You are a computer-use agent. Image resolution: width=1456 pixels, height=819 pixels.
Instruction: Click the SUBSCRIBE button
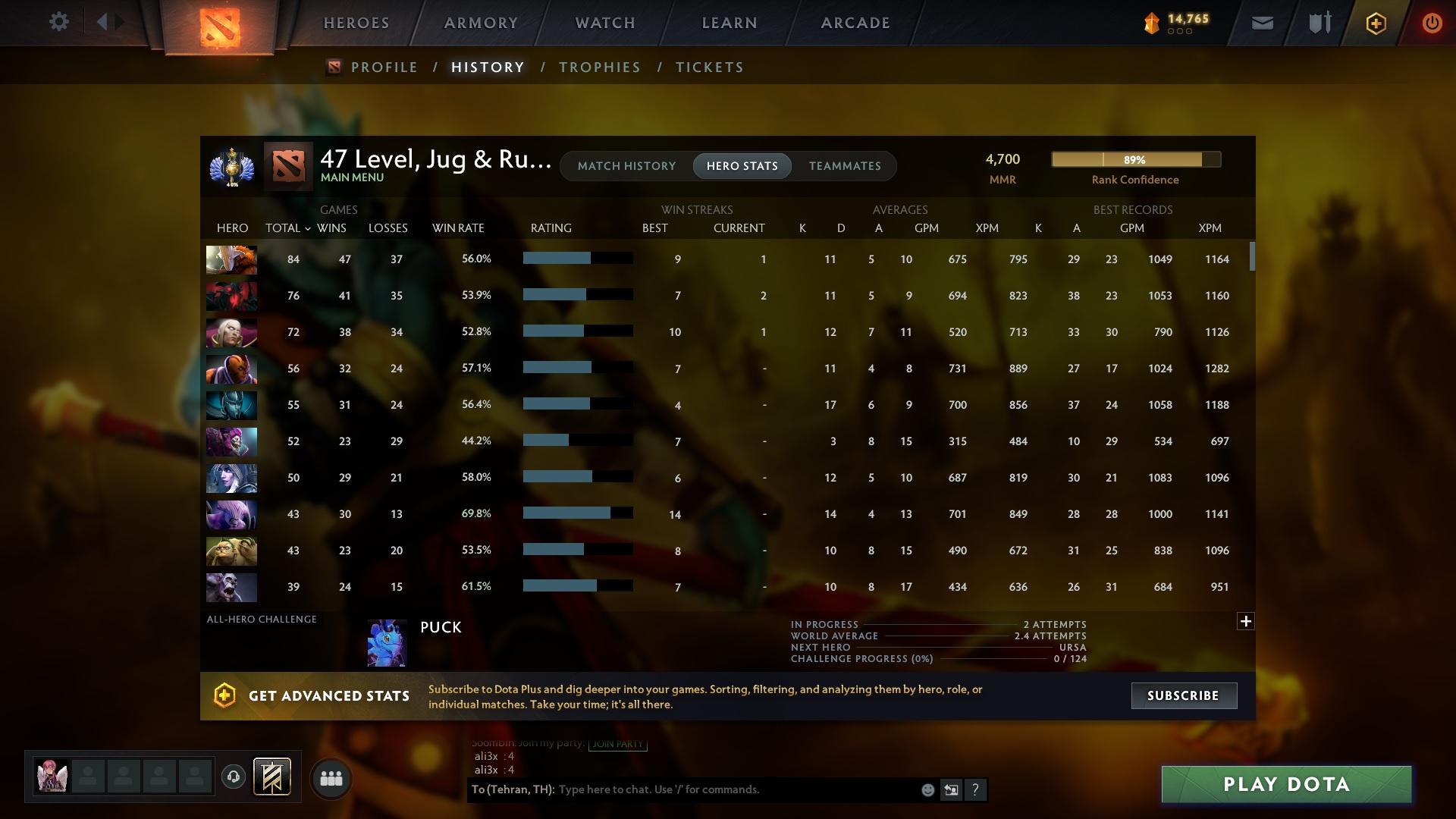click(x=1184, y=695)
